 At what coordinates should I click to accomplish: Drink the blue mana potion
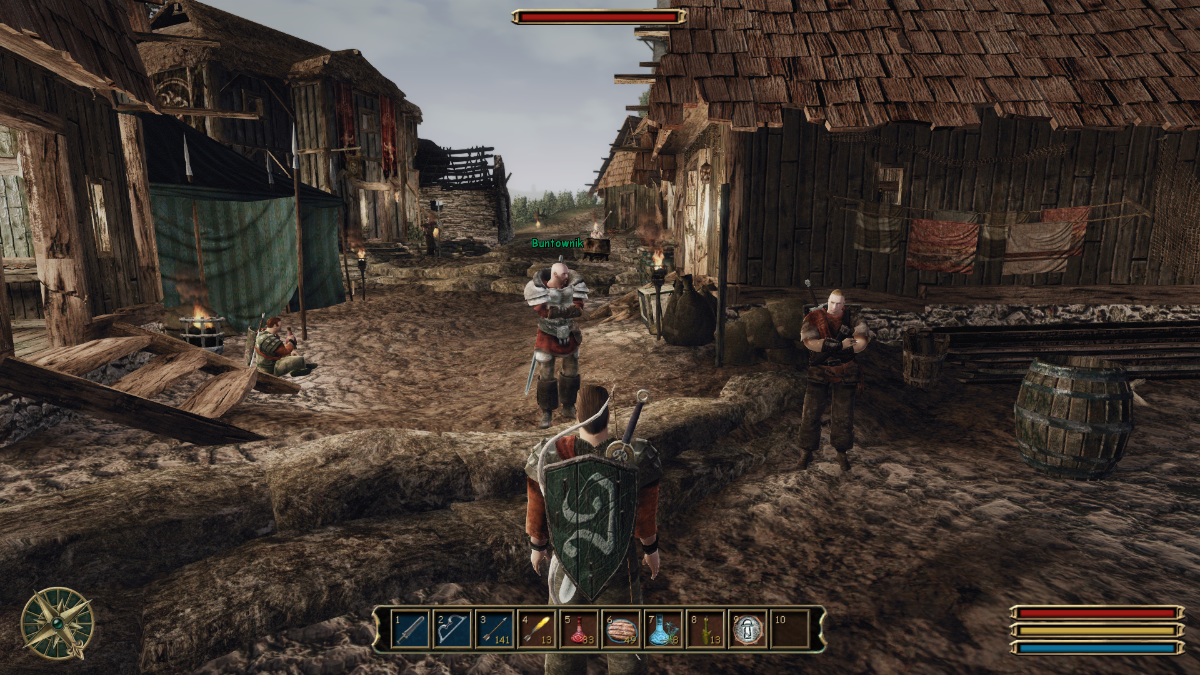click(663, 629)
